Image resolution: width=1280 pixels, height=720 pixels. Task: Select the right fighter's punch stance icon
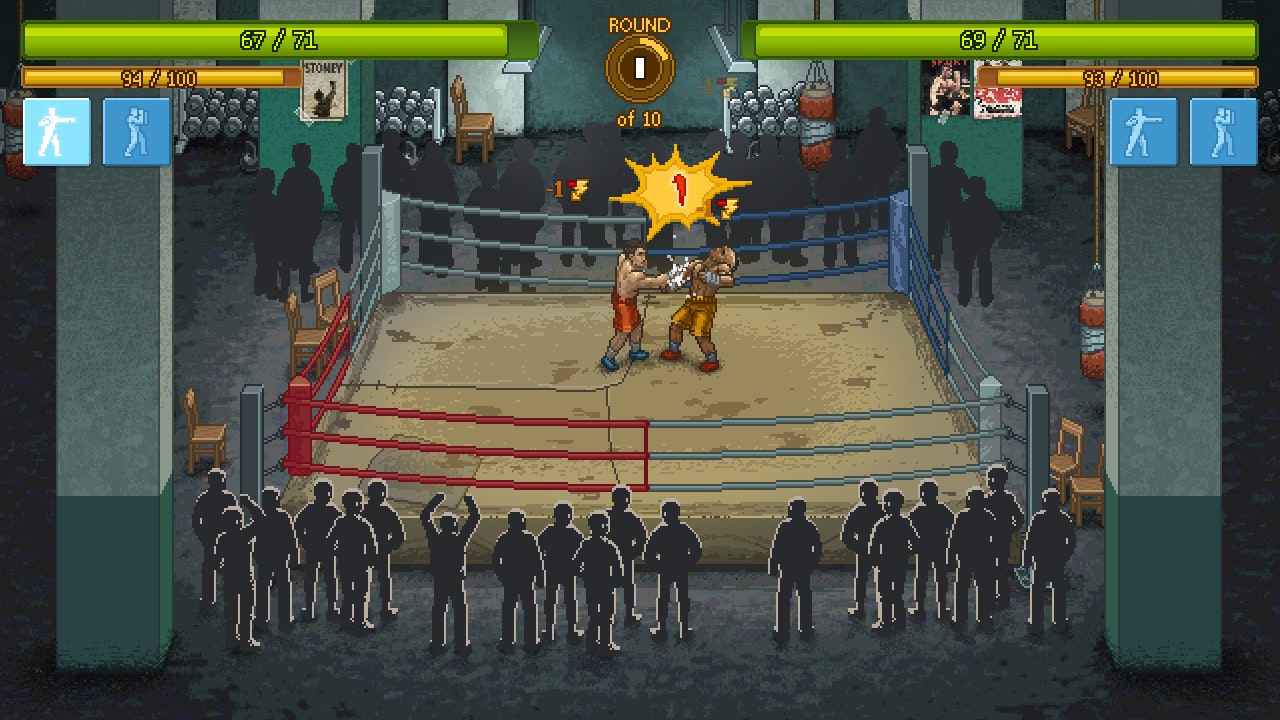click(1146, 132)
